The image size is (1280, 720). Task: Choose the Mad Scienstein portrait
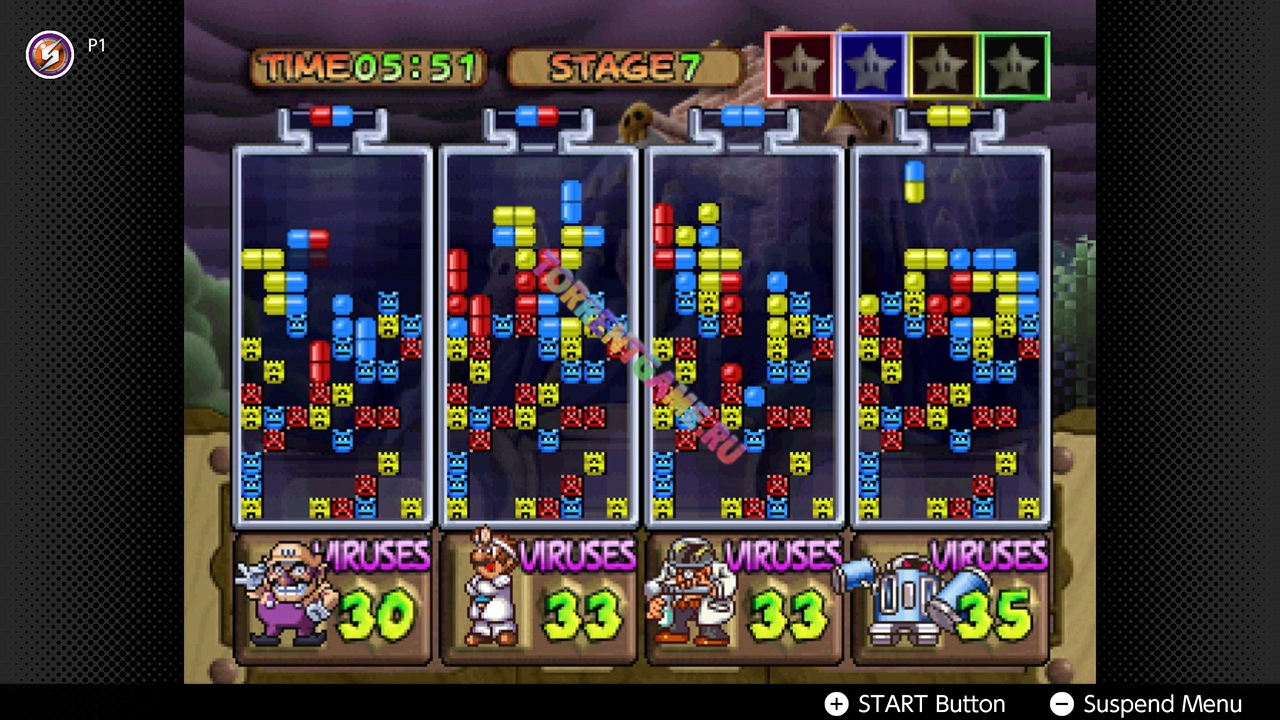686,594
